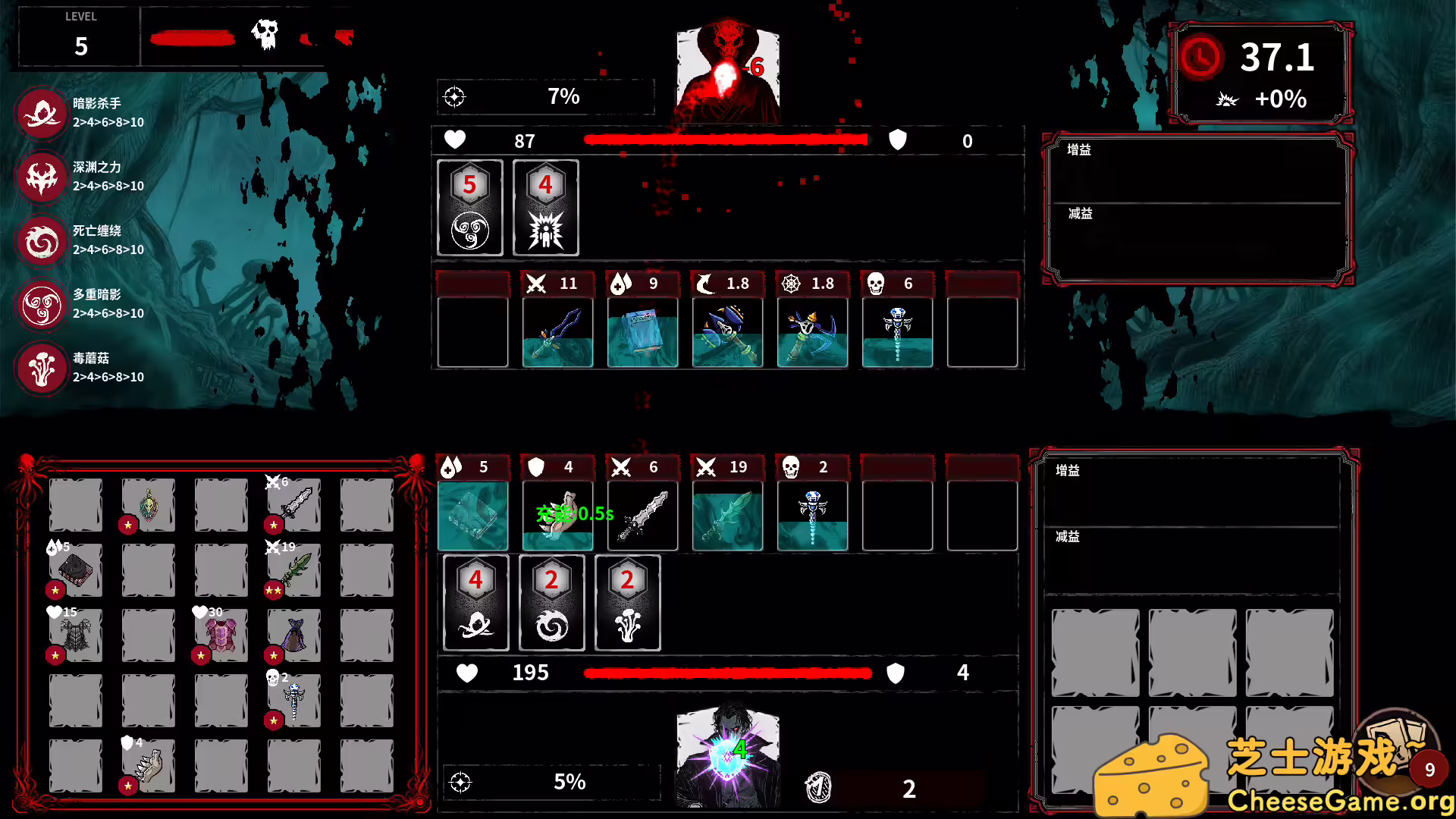Select the player's mushroom card numbered 2
1456x819 pixels.
pos(627,603)
